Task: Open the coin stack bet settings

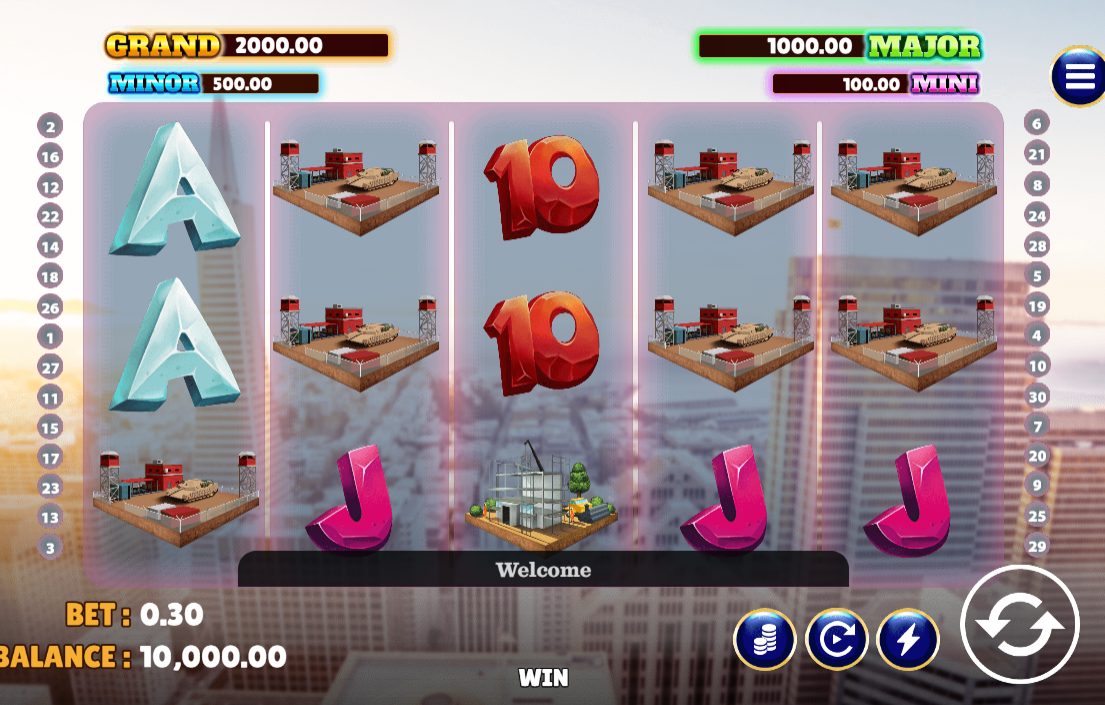Action: click(x=764, y=639)
